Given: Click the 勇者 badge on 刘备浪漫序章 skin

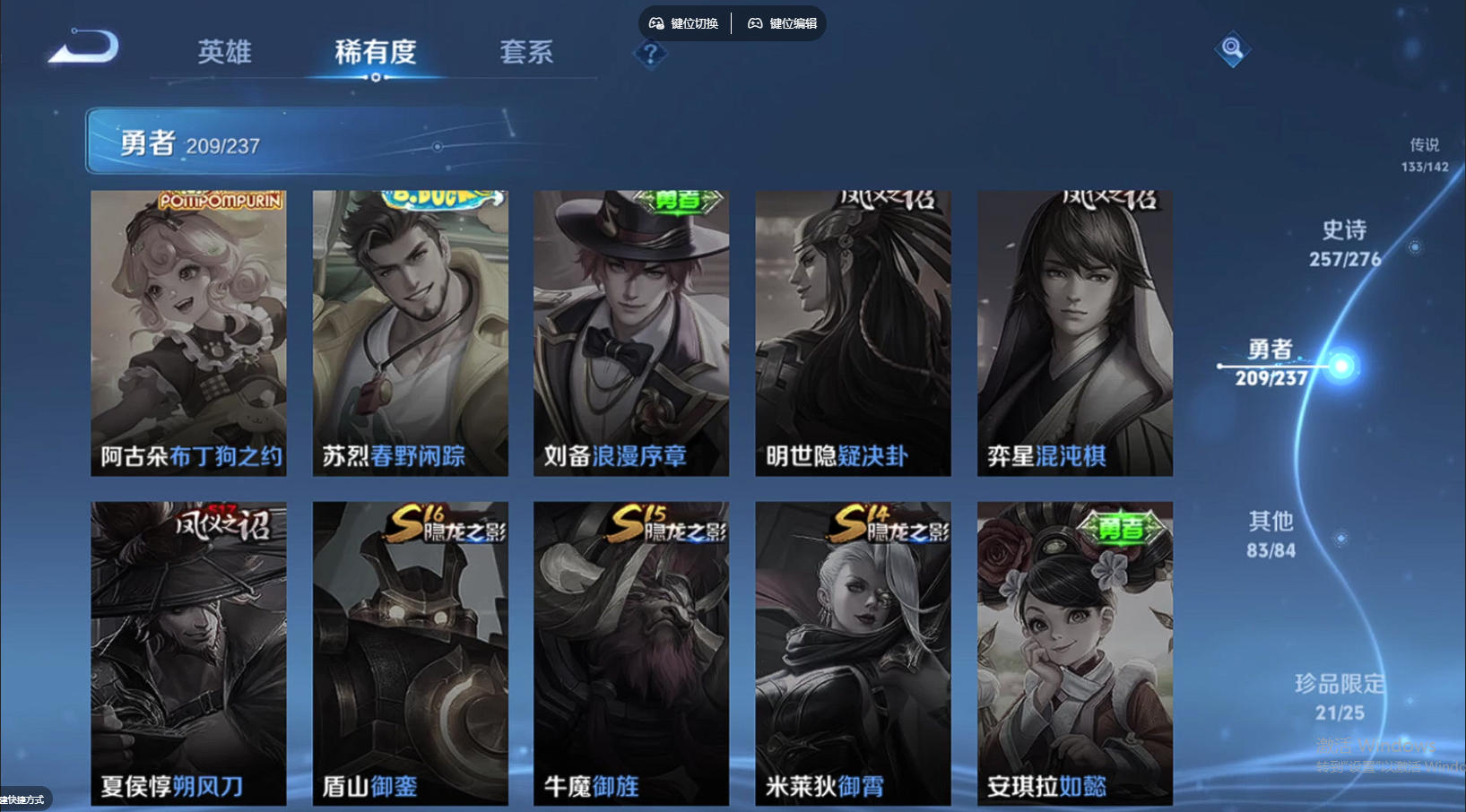Looking at the screenshot, I should click(677, 203).
